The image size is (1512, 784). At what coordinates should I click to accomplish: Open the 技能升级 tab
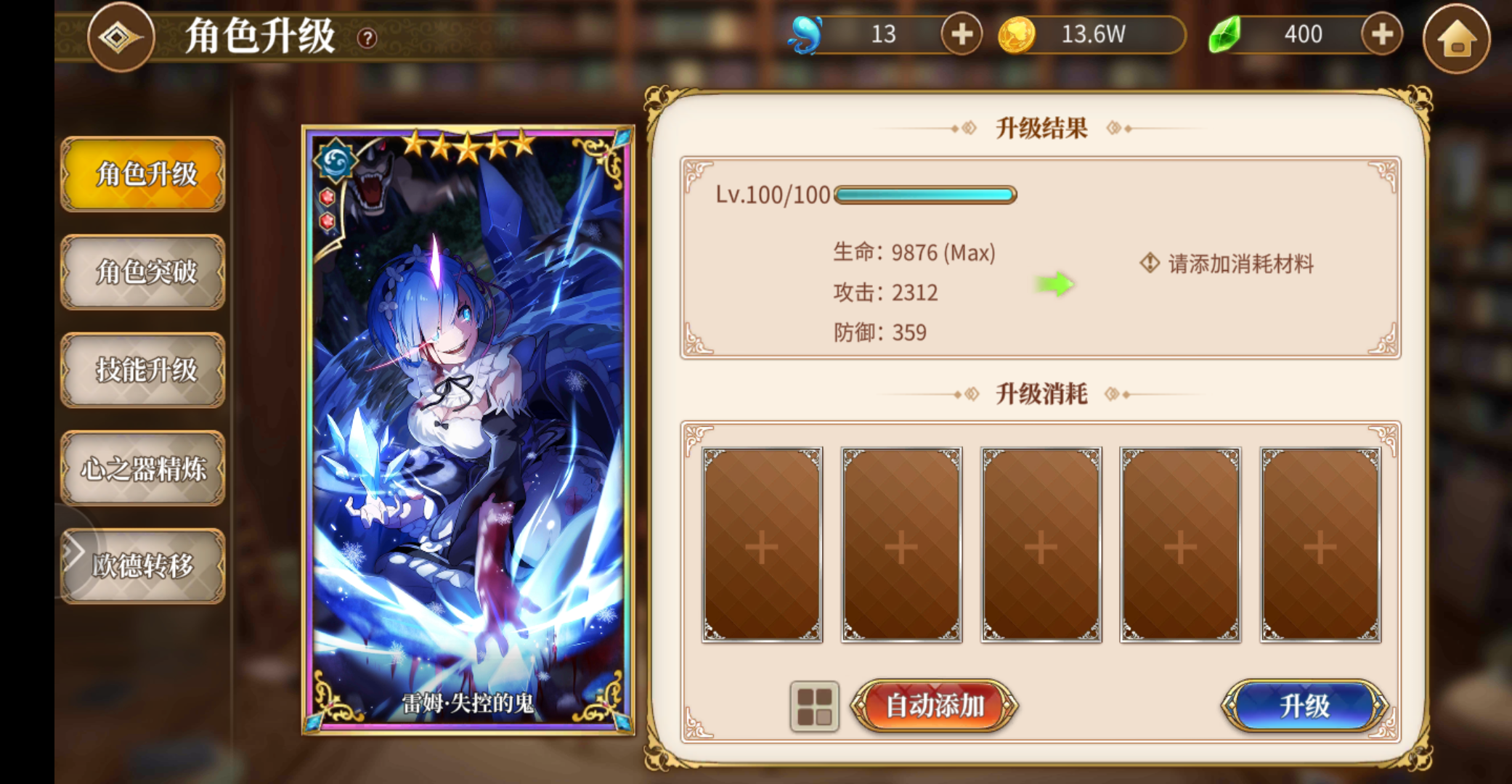click(x=143, y=371)
